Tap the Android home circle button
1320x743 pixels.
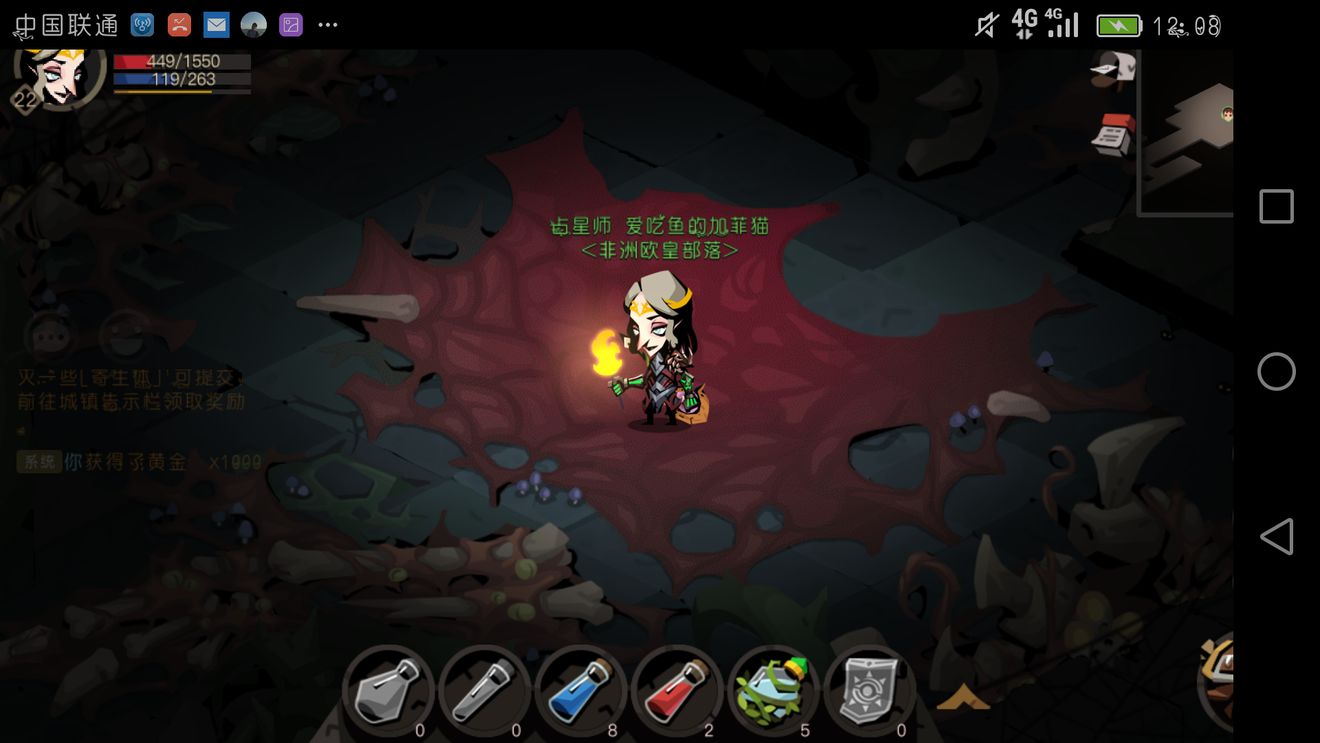coord(1276,372)
